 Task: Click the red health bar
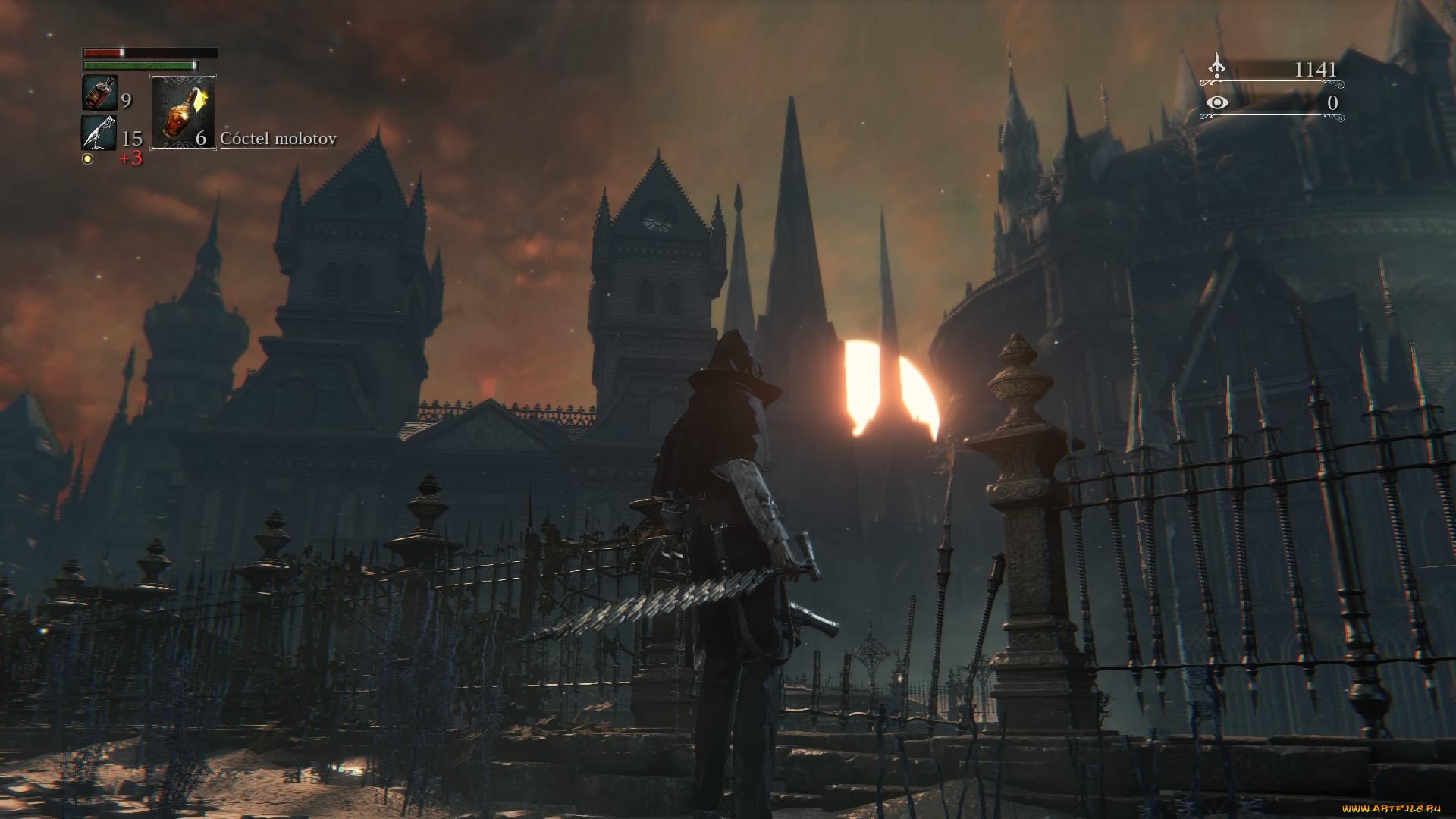[x=148, y=54]
